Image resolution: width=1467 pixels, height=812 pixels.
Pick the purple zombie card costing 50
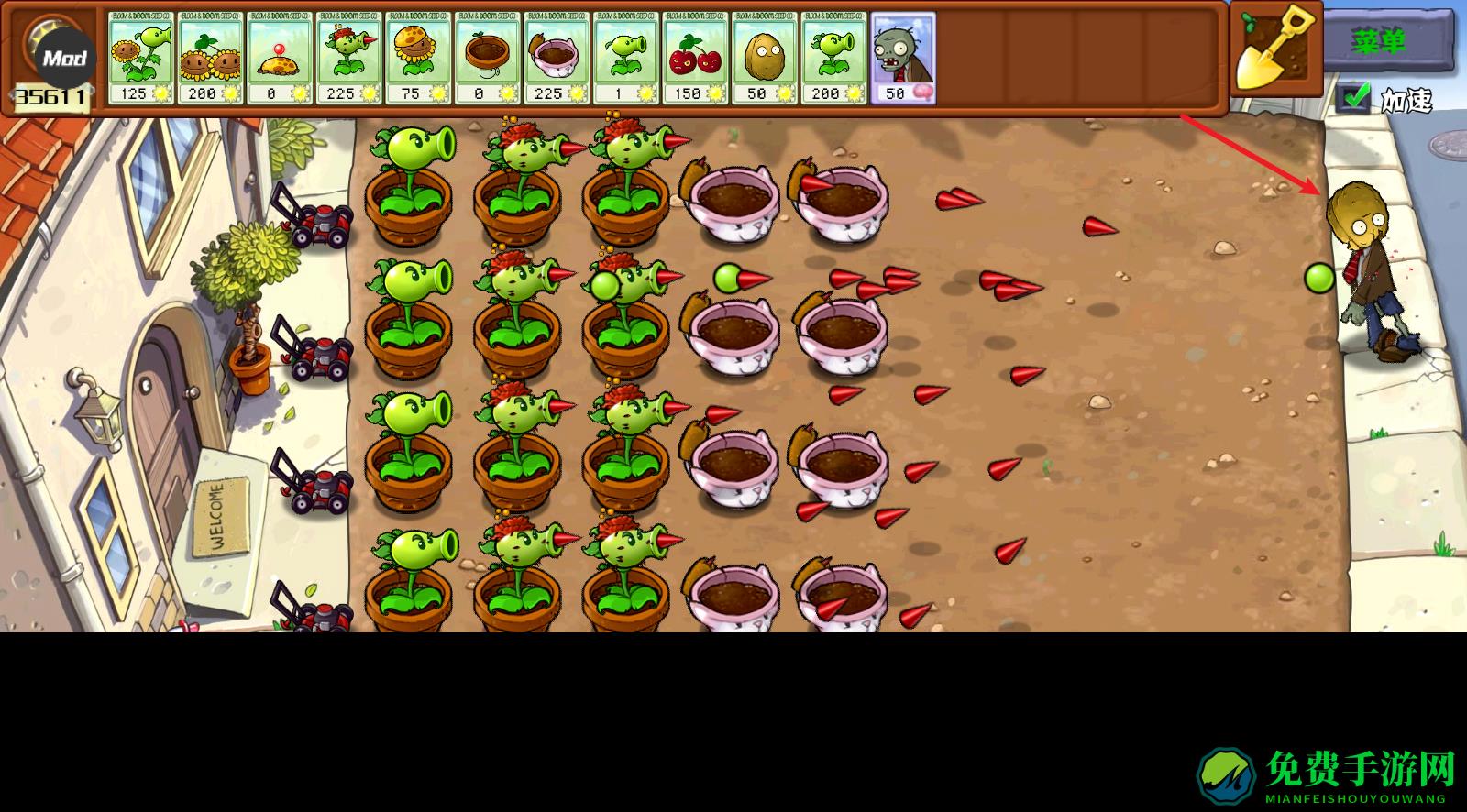903,57
